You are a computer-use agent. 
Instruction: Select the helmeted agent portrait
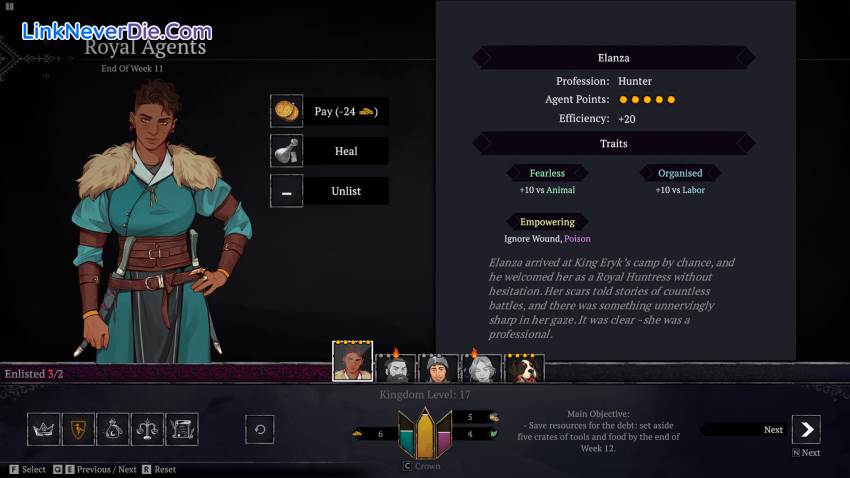coord(438,368)
